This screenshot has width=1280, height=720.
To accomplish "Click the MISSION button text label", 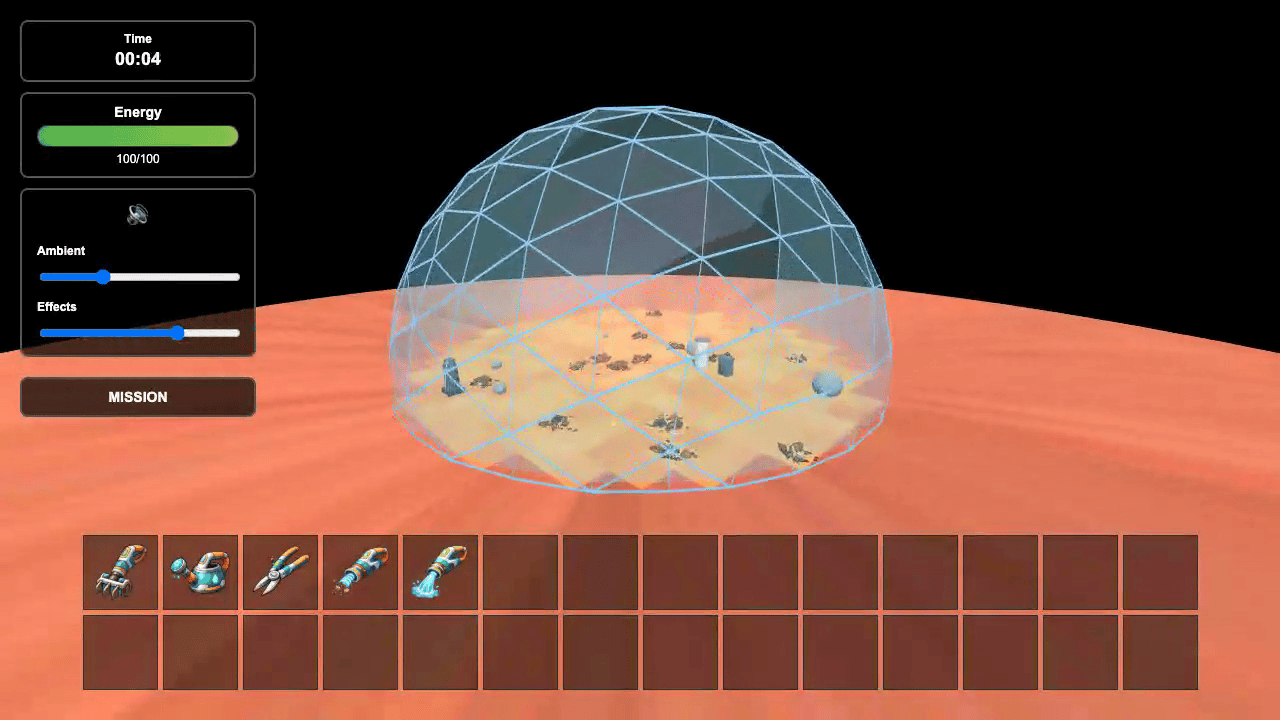I will coord(137,397).
